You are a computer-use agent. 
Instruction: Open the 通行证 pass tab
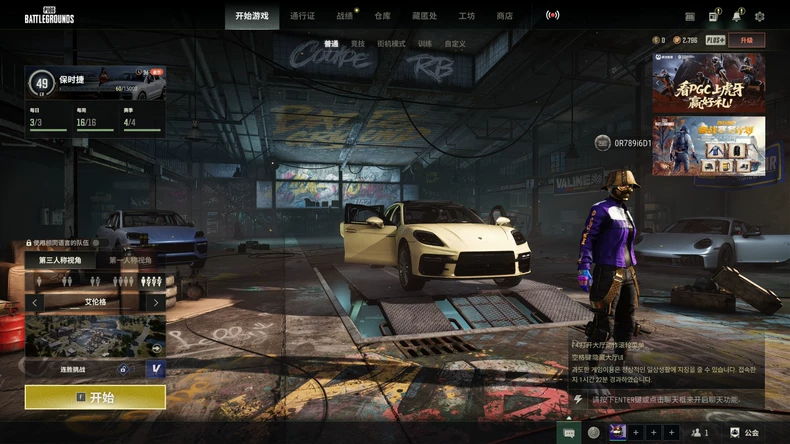(x=302, y=16)
